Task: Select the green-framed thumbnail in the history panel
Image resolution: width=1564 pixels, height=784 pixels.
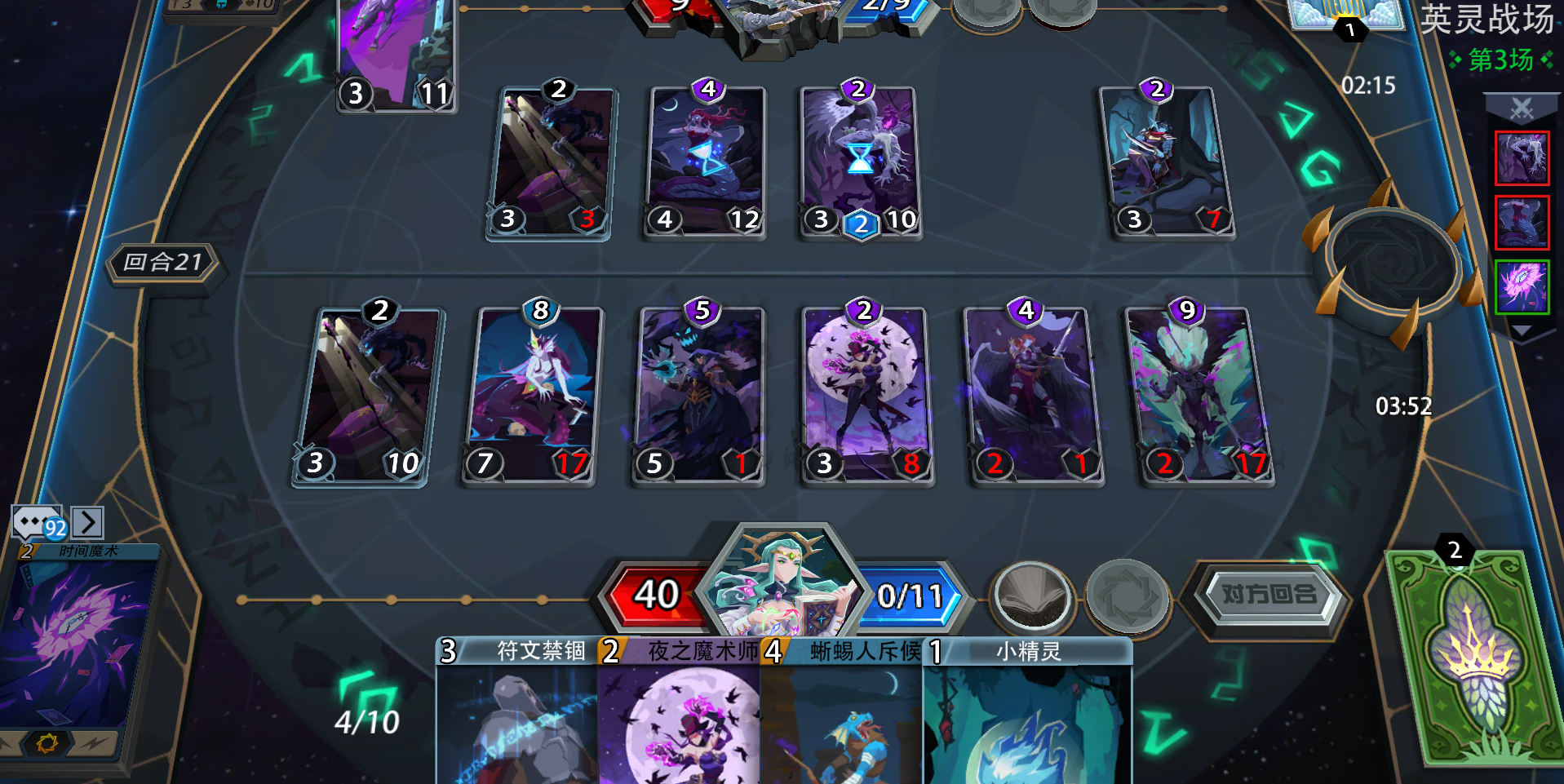Action: pyautogui.click(x=1521, y=287)
